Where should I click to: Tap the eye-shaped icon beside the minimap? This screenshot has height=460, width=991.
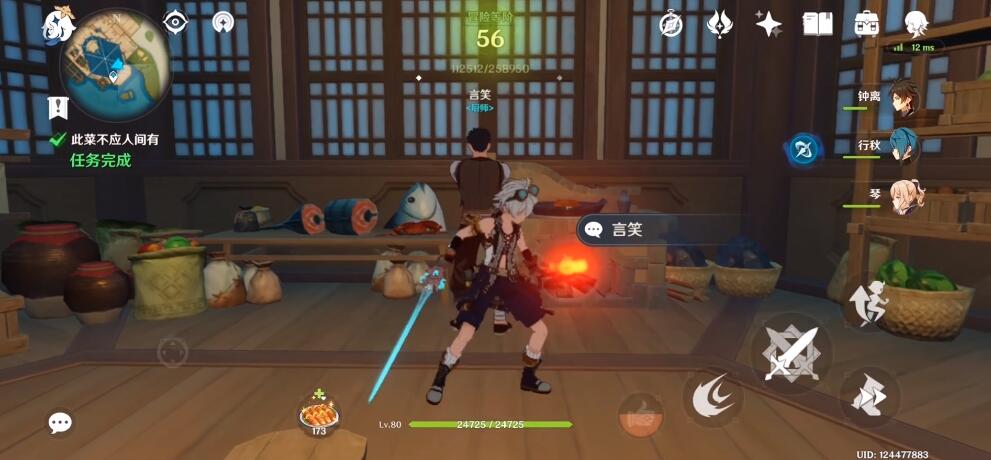(x=176, y=22)
